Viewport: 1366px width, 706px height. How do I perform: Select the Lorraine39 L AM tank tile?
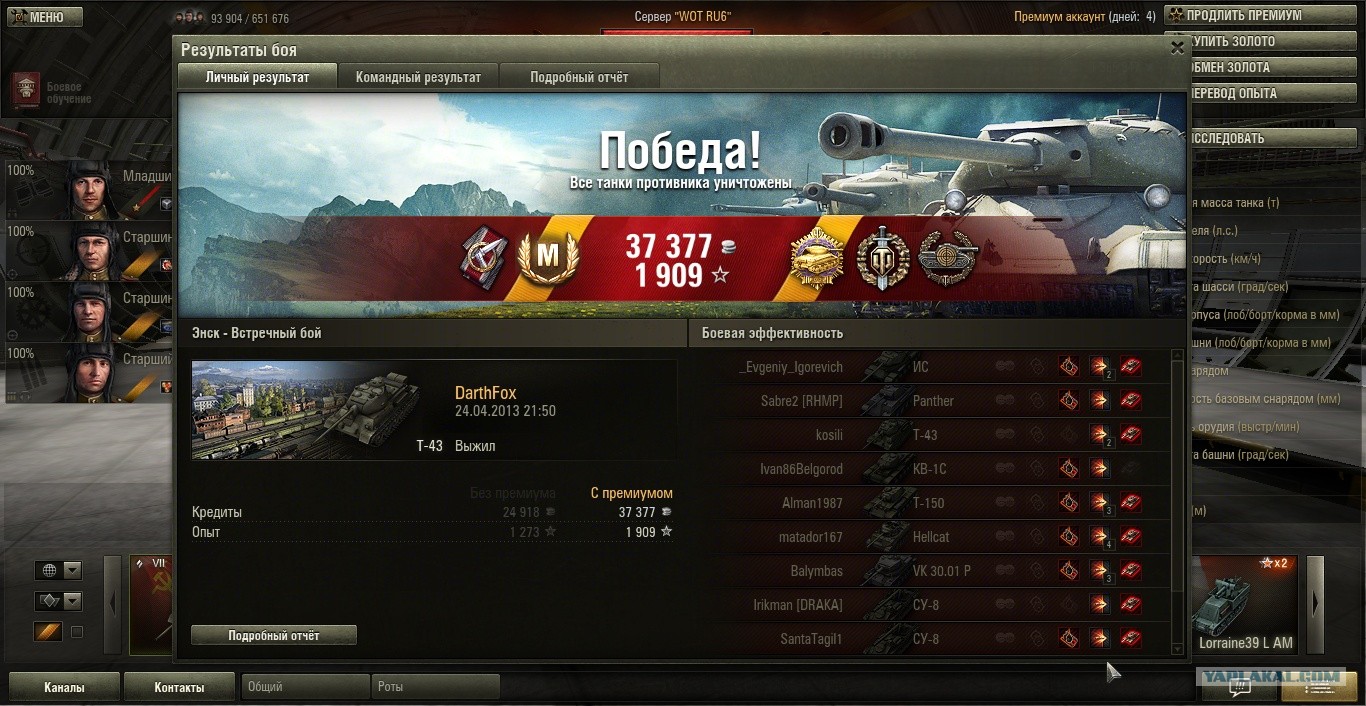(1246, 605)
